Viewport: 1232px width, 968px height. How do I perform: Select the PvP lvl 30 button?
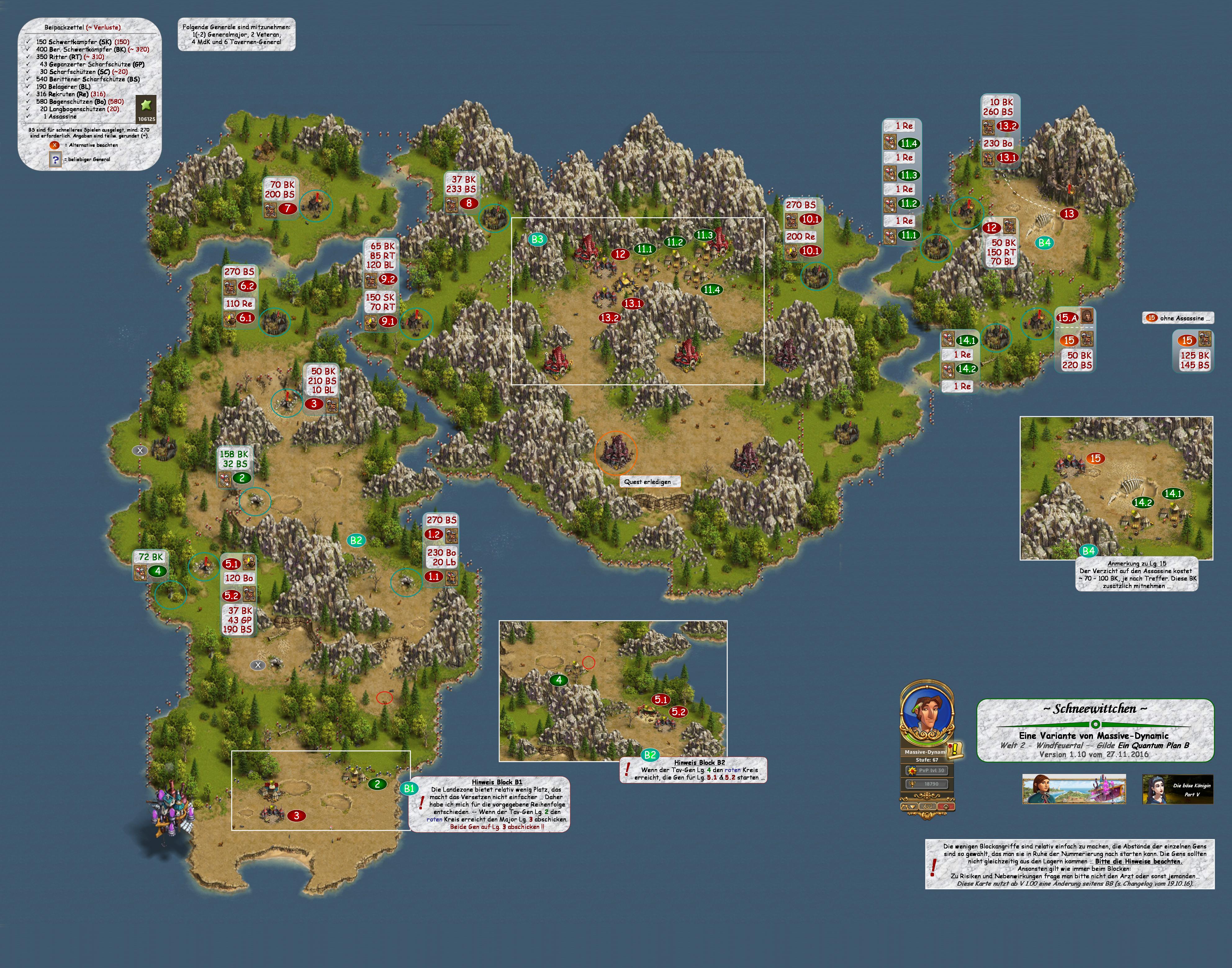pos(927,771)
